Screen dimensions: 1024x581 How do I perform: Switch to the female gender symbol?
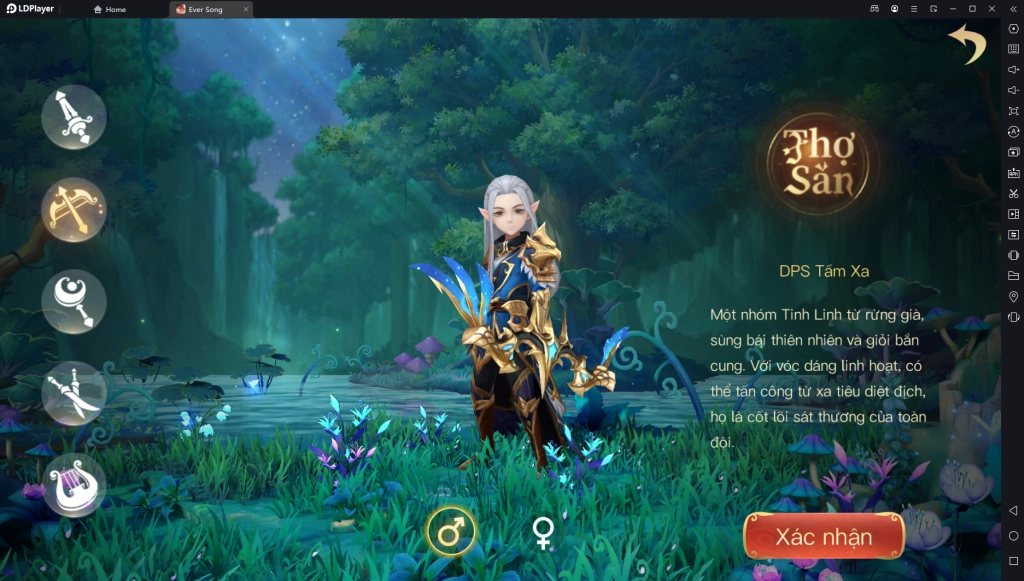click(x=543, y=532)
